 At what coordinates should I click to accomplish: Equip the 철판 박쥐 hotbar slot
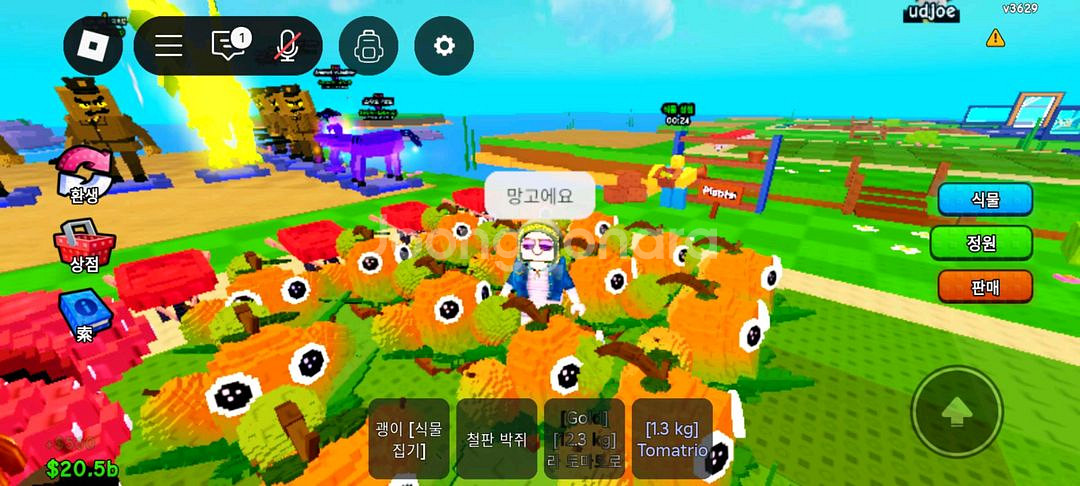pyautogui.click(x=497, y=439)
